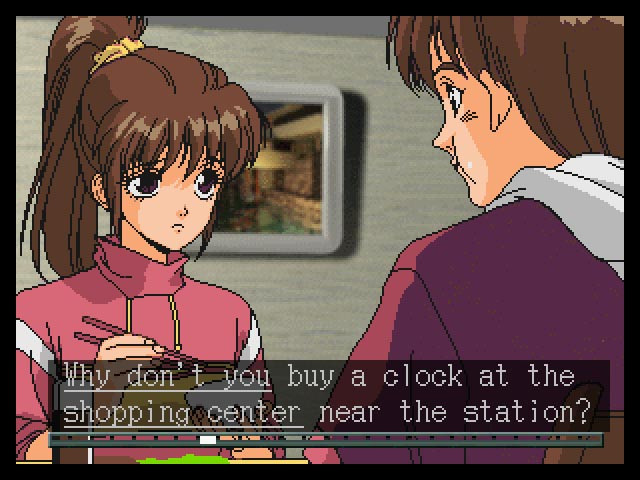Click the white marker on the progress bar
The image size is (640, 480).
pos(208,439)
